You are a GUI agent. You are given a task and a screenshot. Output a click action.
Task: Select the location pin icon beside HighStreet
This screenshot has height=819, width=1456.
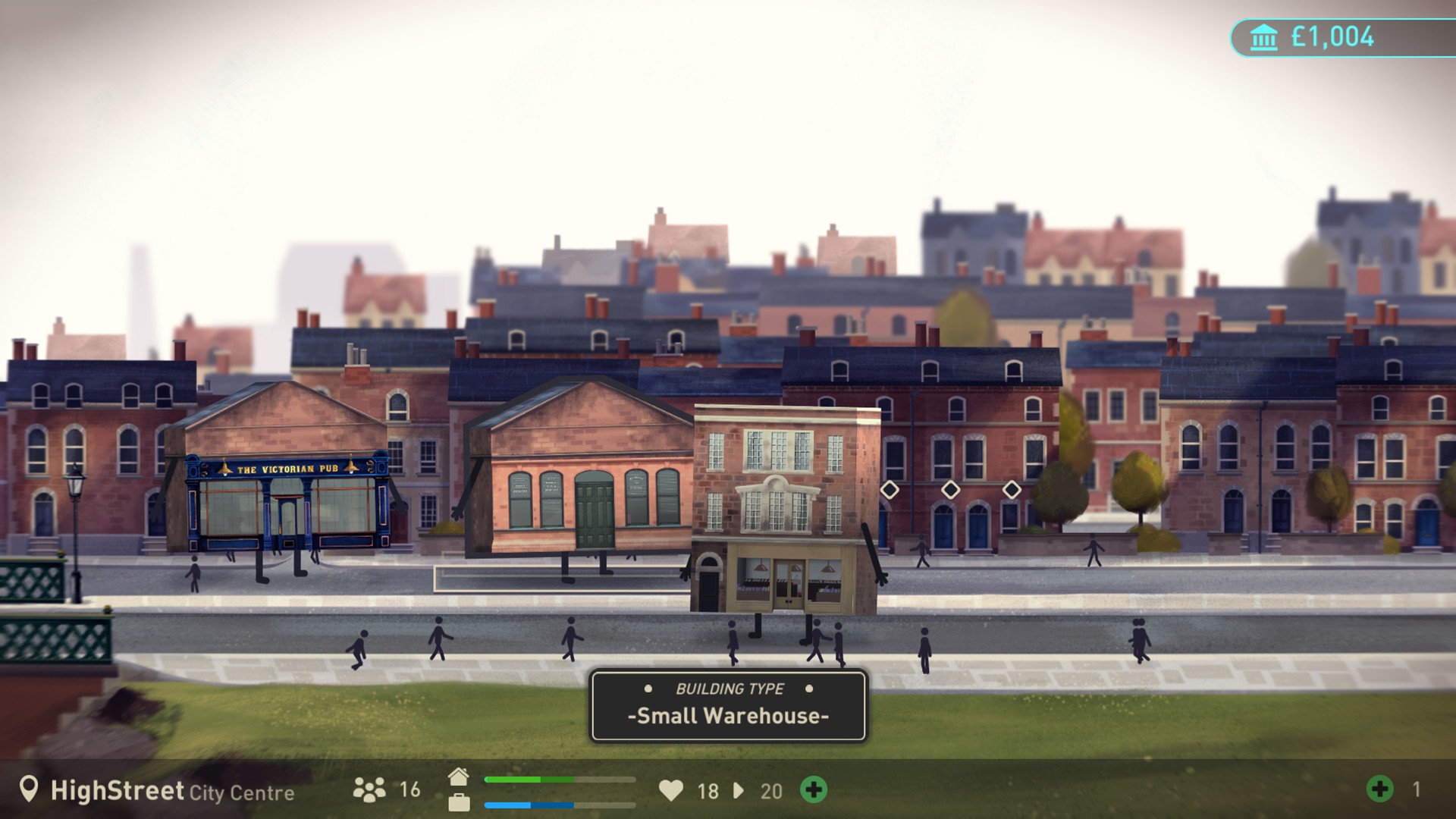click(x=30, y=791)
